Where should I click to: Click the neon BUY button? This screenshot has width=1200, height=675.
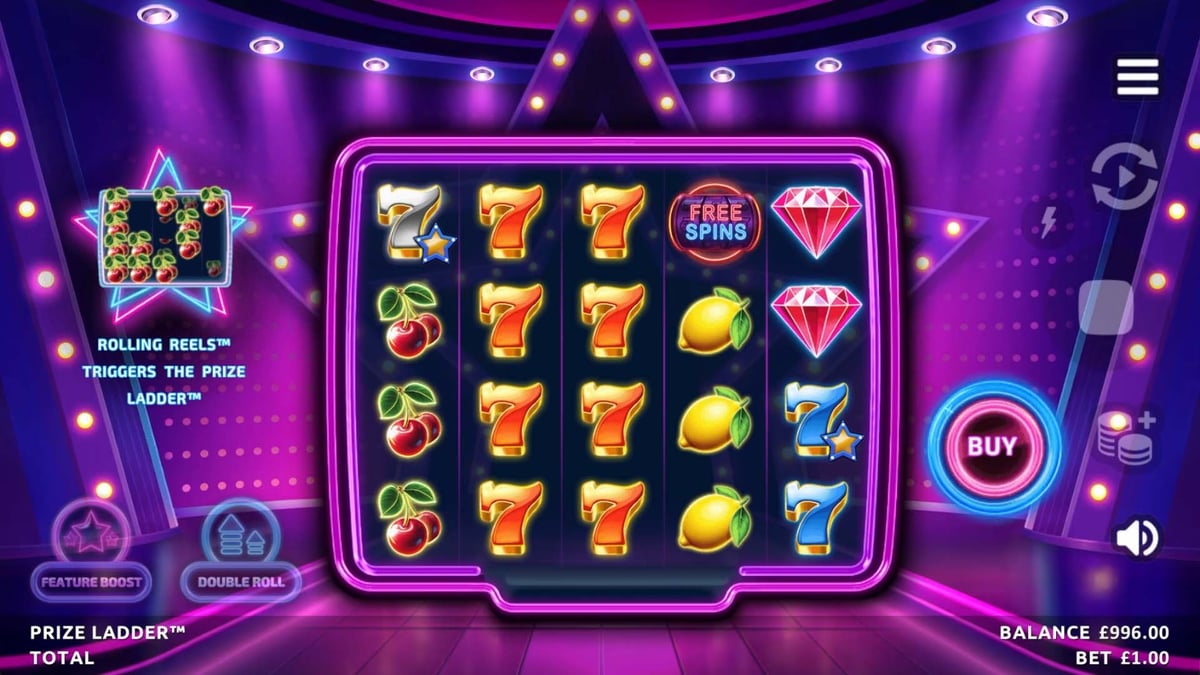pos(991,446)
